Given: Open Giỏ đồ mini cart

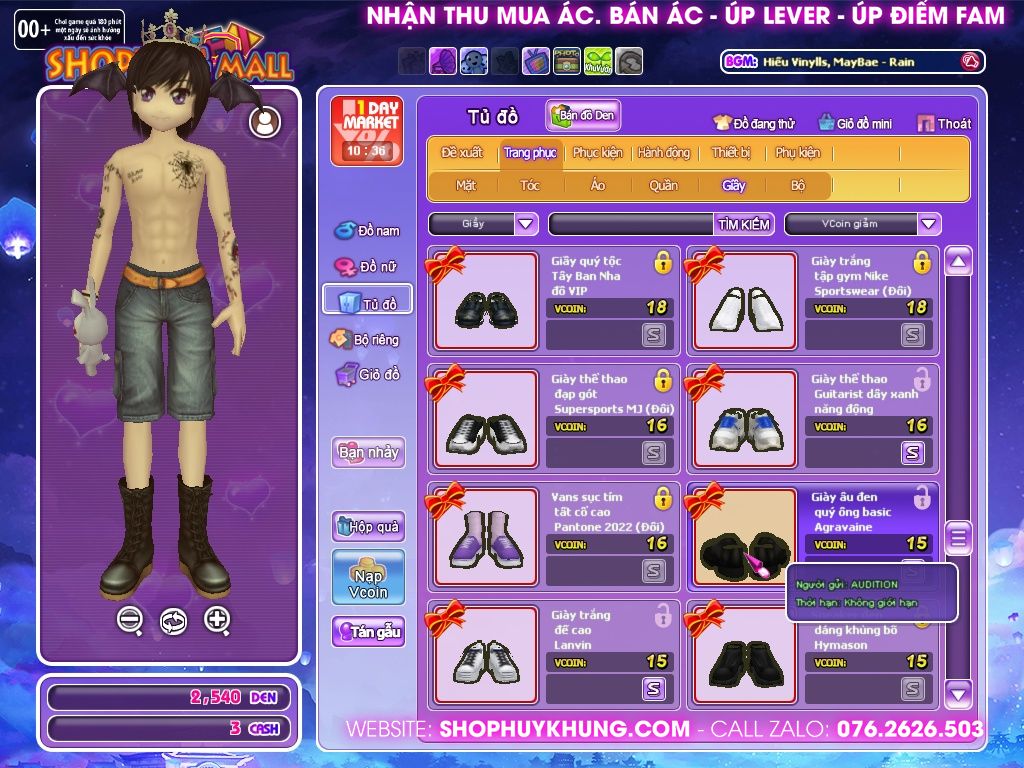Looking at the screenshot, I should point(854,124).
